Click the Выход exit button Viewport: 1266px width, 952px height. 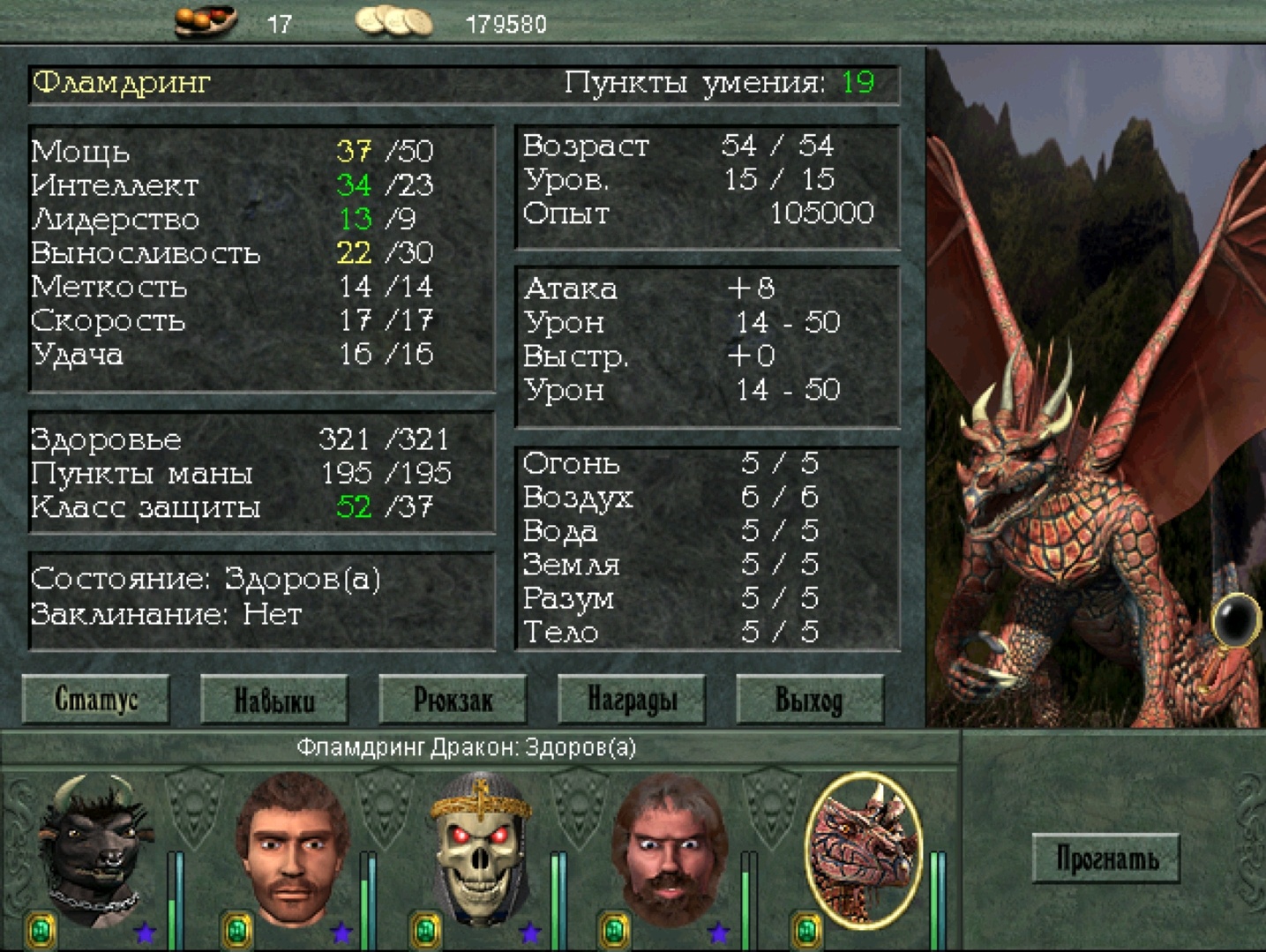809,701
